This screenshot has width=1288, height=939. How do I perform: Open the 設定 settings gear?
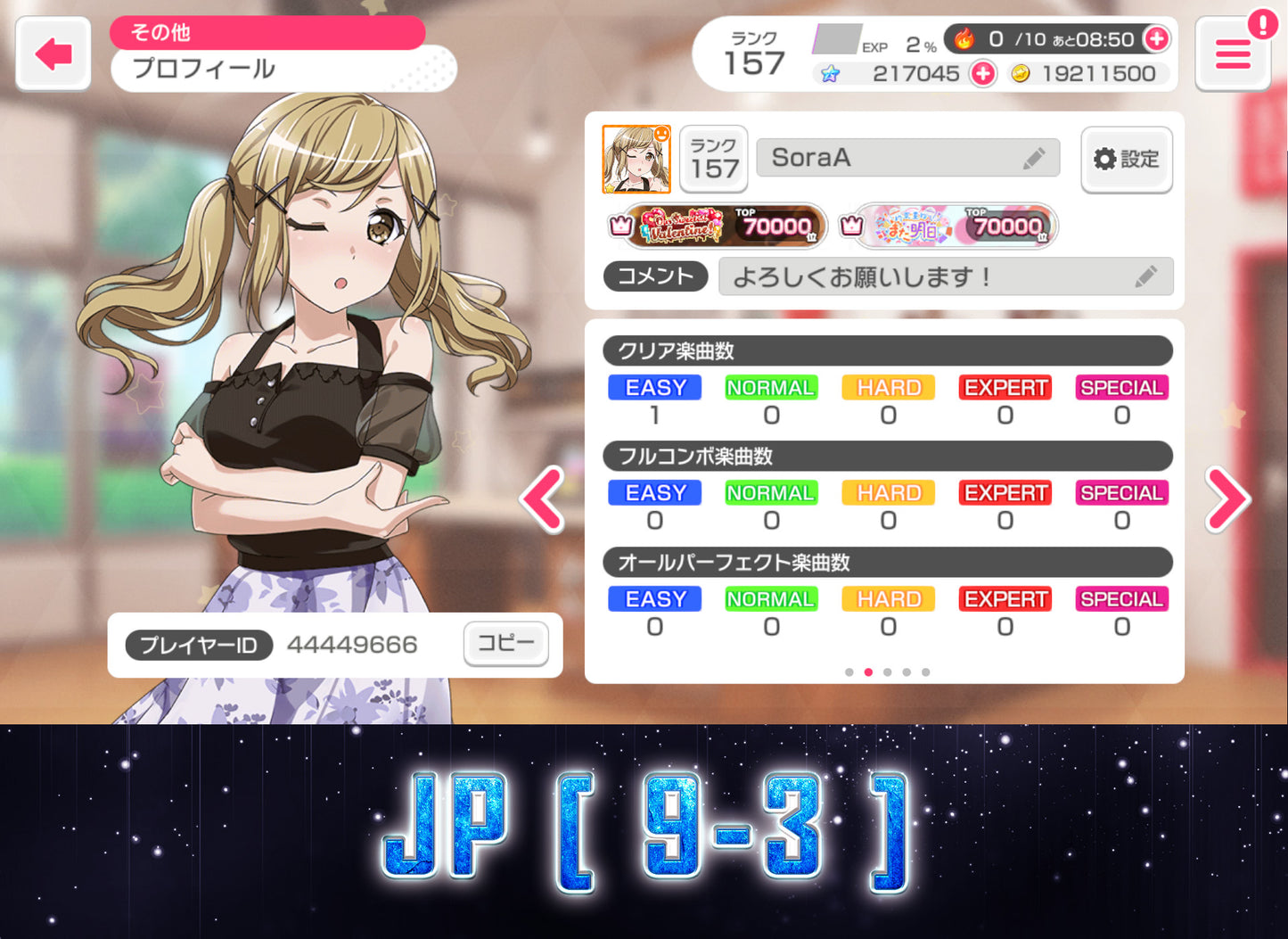1127,160
